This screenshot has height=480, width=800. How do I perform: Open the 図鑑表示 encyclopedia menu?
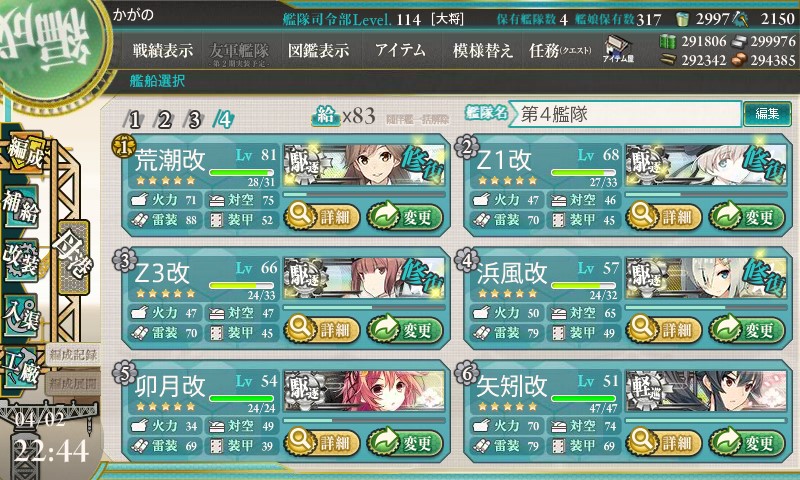pos(317,50)
